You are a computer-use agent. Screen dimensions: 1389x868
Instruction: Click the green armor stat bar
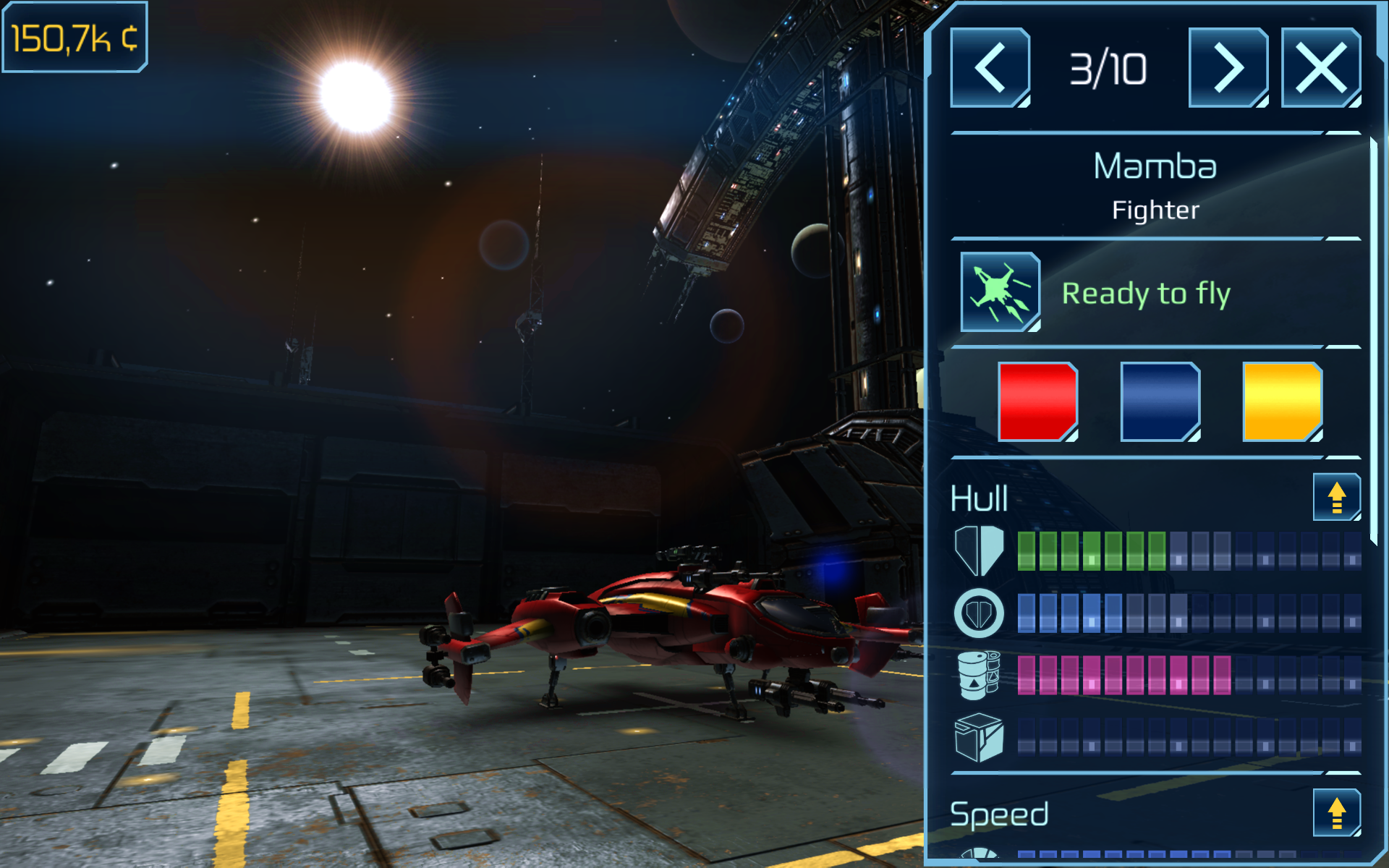1092,551
